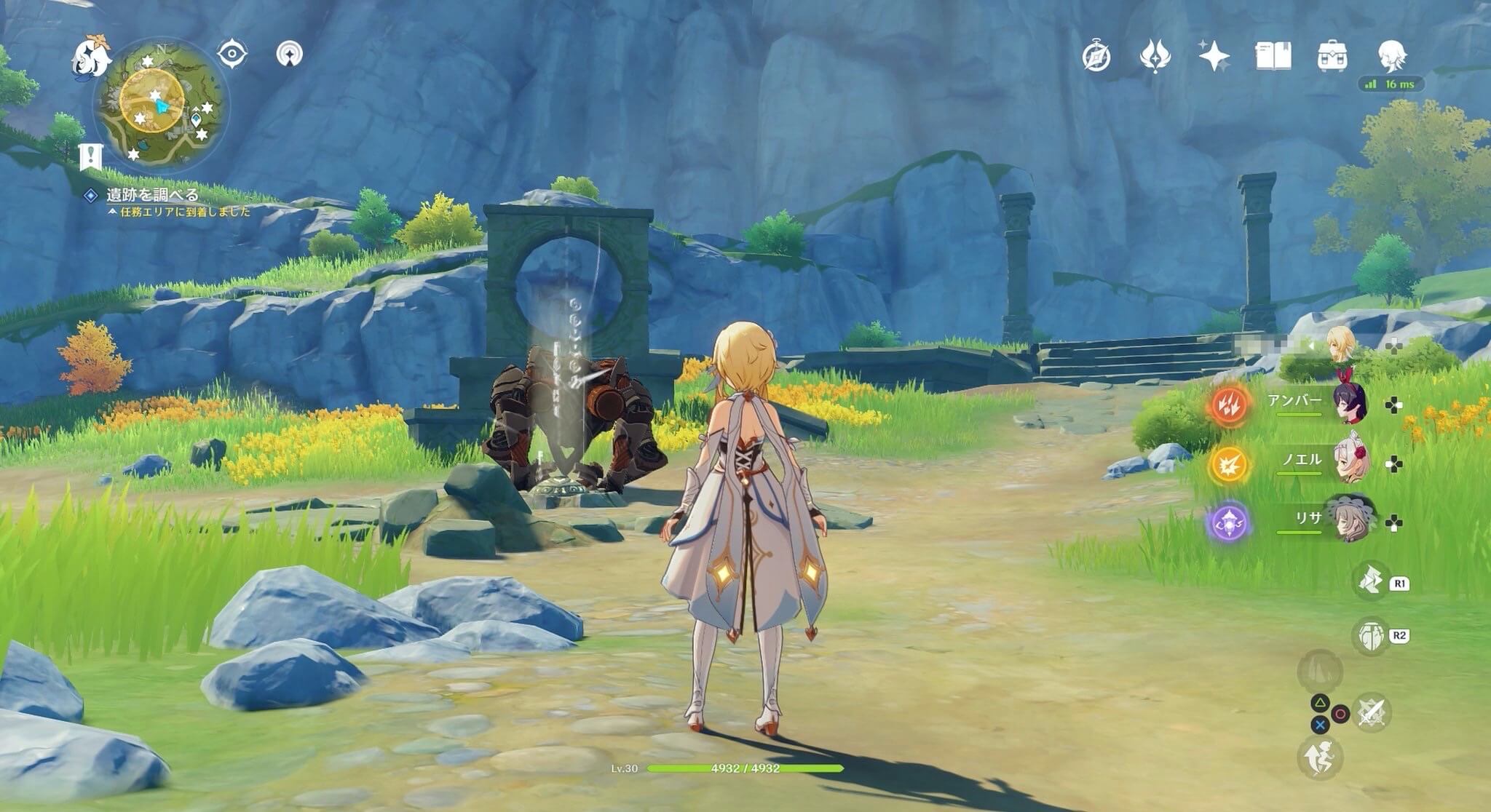Screen dimensions: 1491x812
Task: Open the Paimon menu icon
Action: (x=92, y=57)
